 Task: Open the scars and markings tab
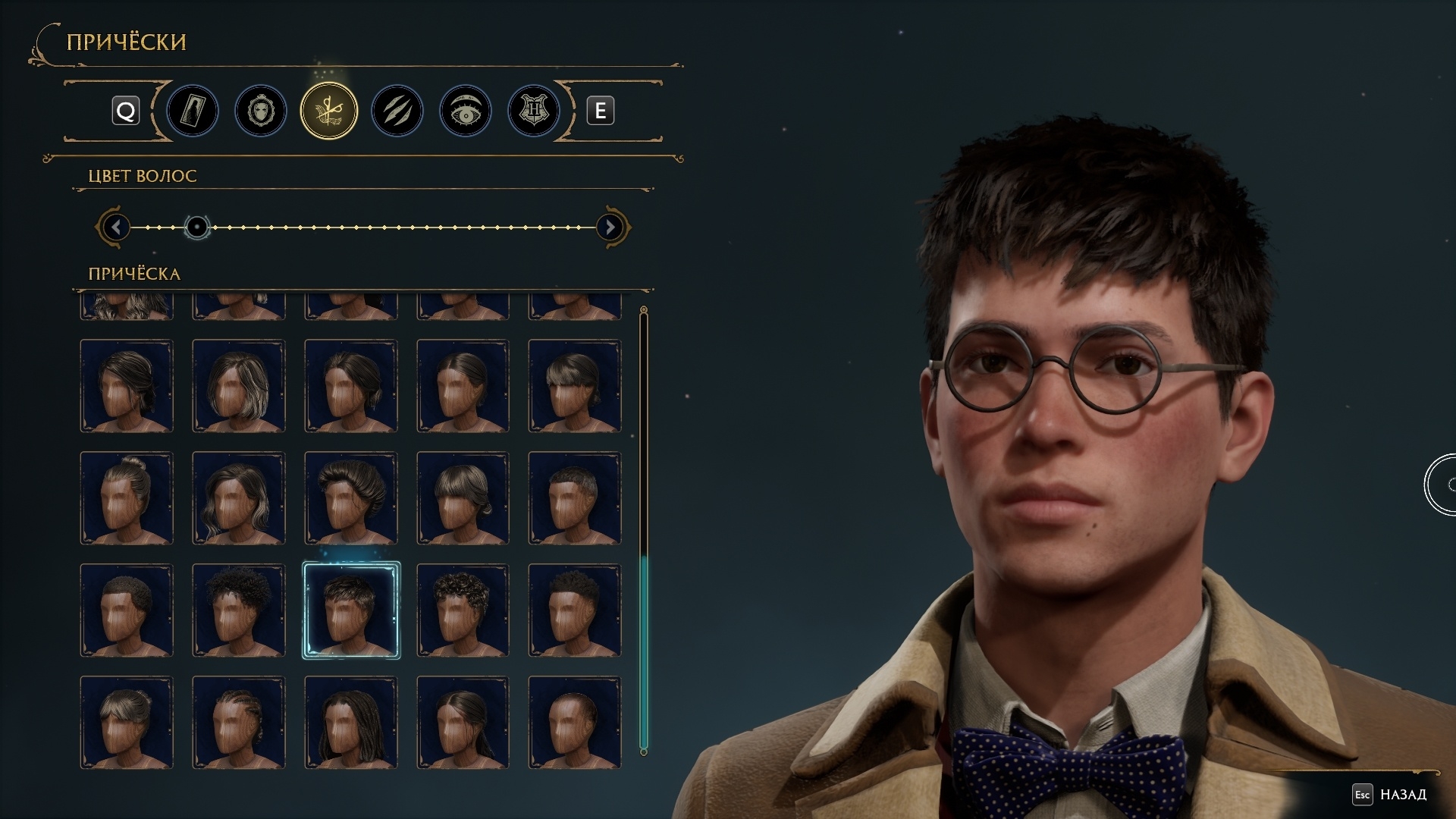pyautogui.click(x=397, y=111)
